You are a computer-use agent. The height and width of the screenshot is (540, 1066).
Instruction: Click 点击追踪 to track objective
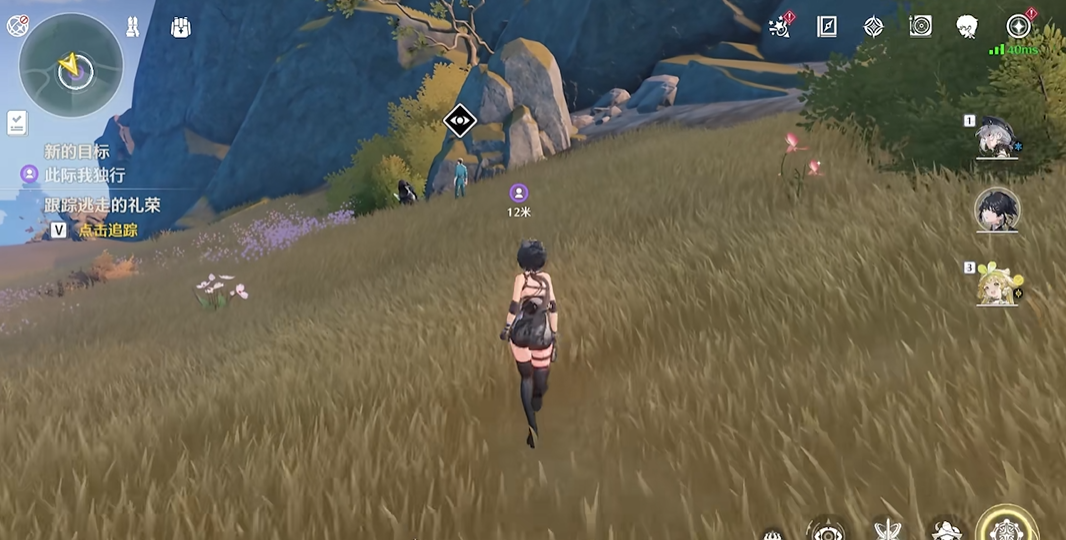(108, 230)
